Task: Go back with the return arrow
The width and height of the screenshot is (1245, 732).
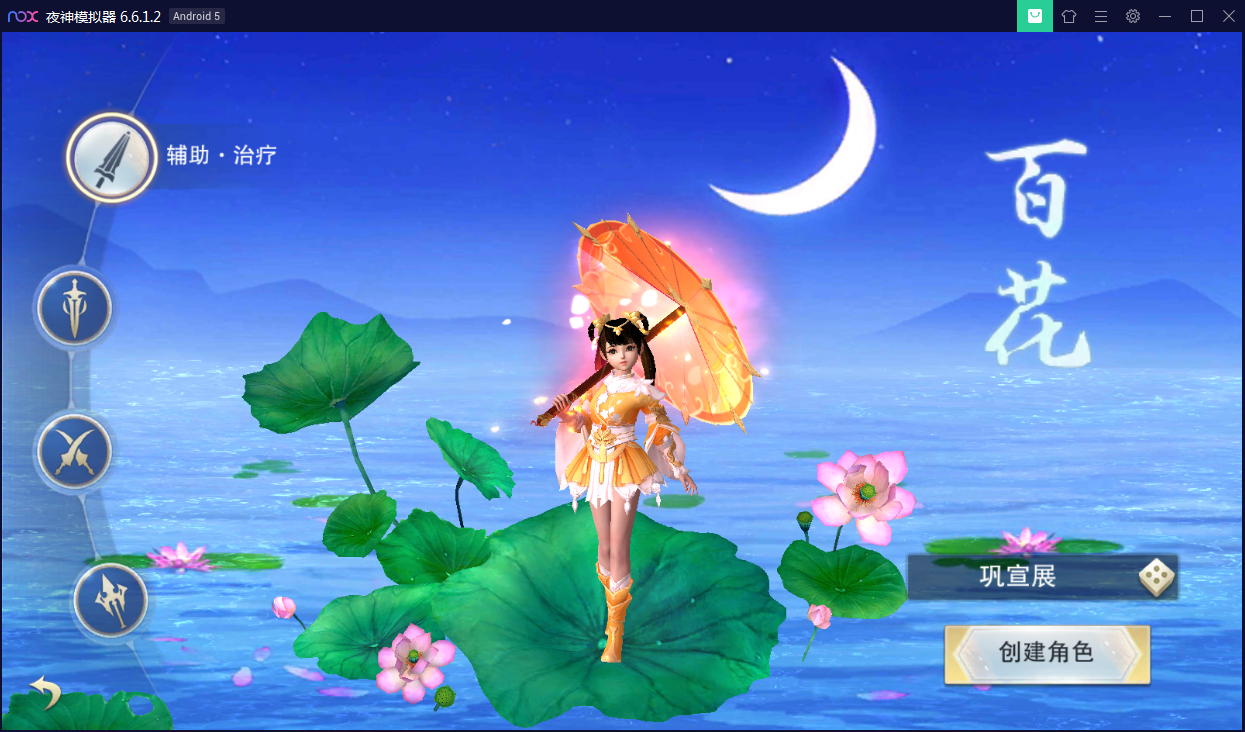Action: coord(44,692)
